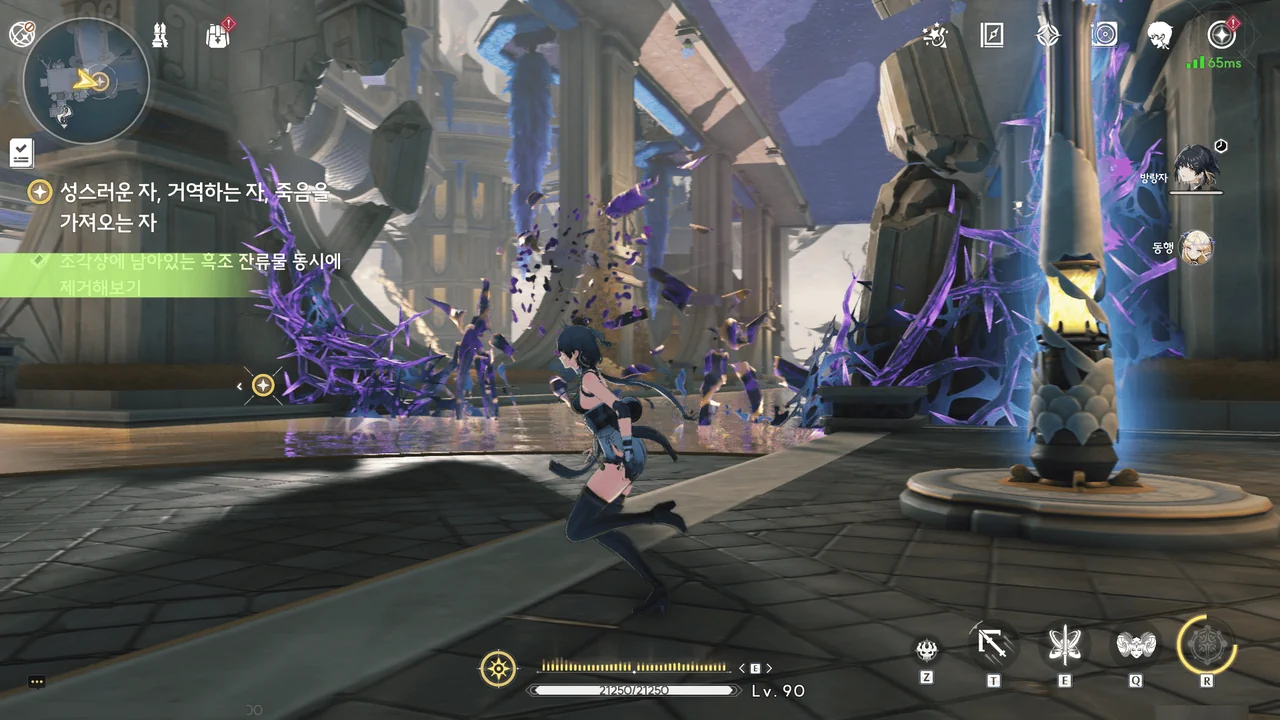Activate the winged sword resonance skill

click(1064, 645)
